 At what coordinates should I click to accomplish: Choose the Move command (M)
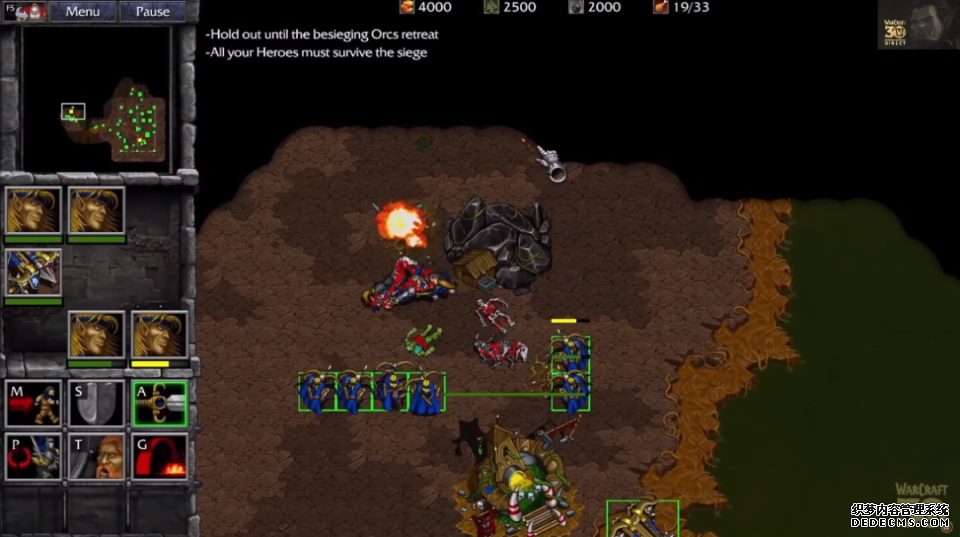coord(33,403)
